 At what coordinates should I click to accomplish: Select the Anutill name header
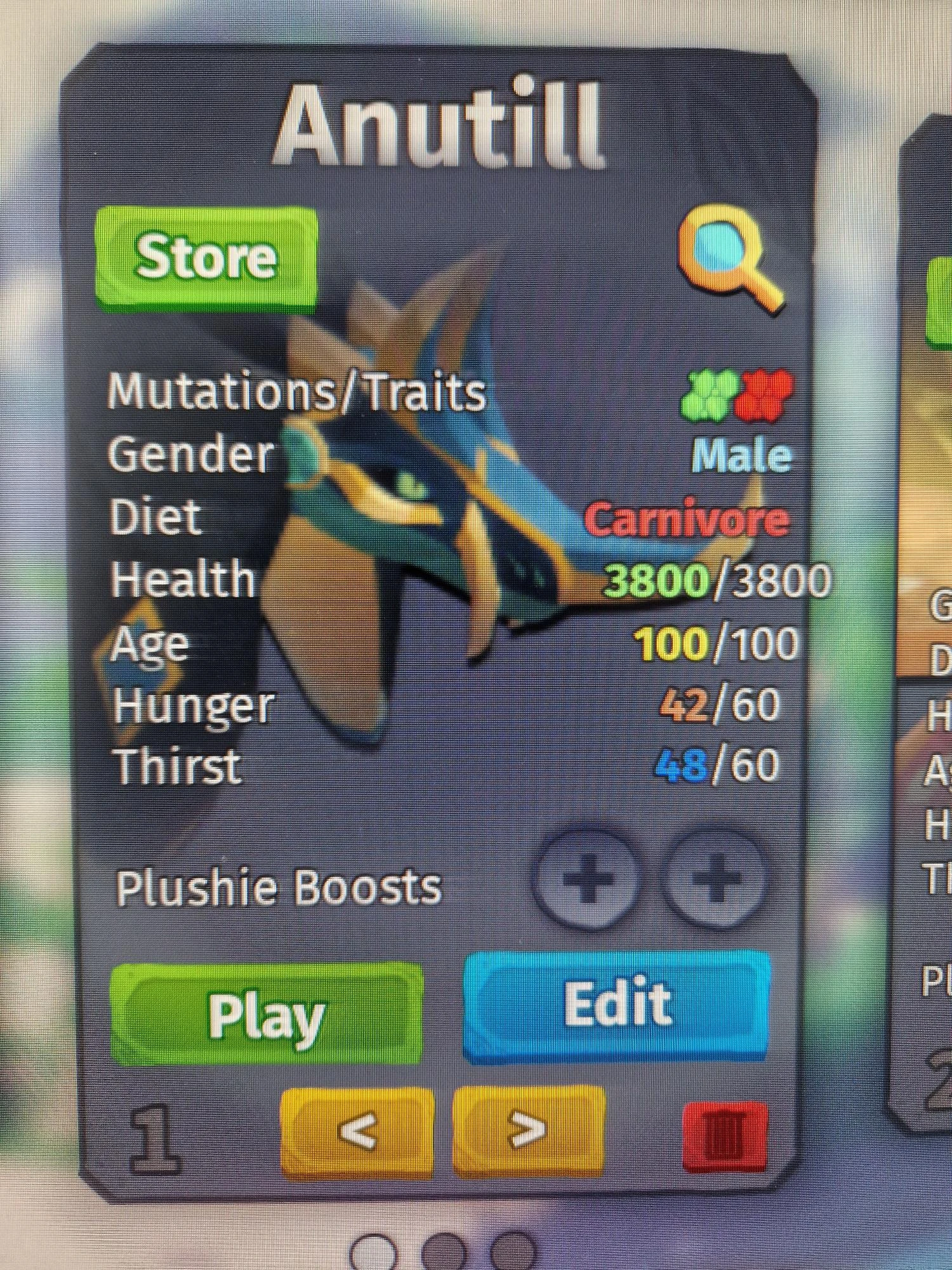(441, 124)
